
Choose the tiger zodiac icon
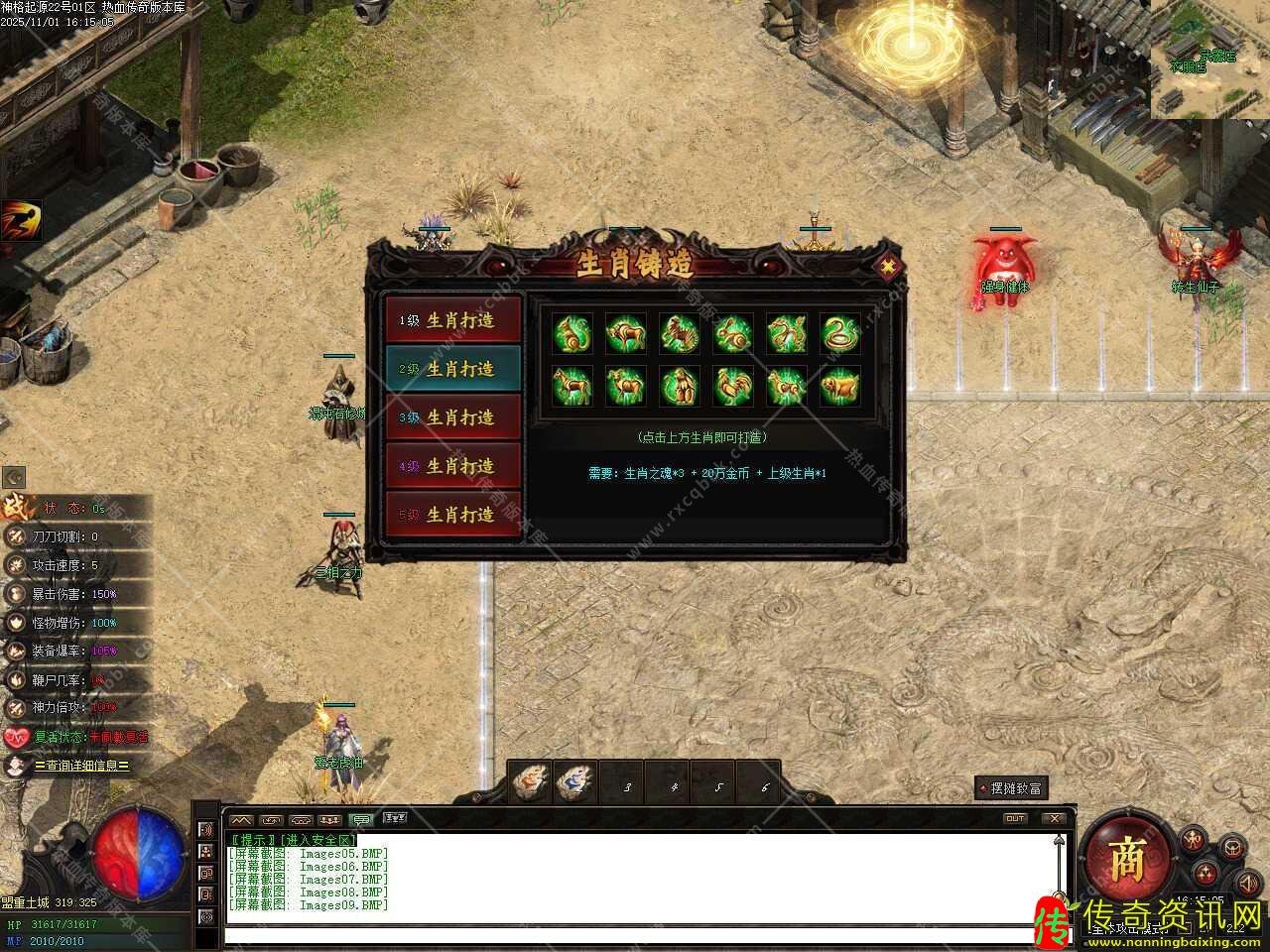(680, 333)
